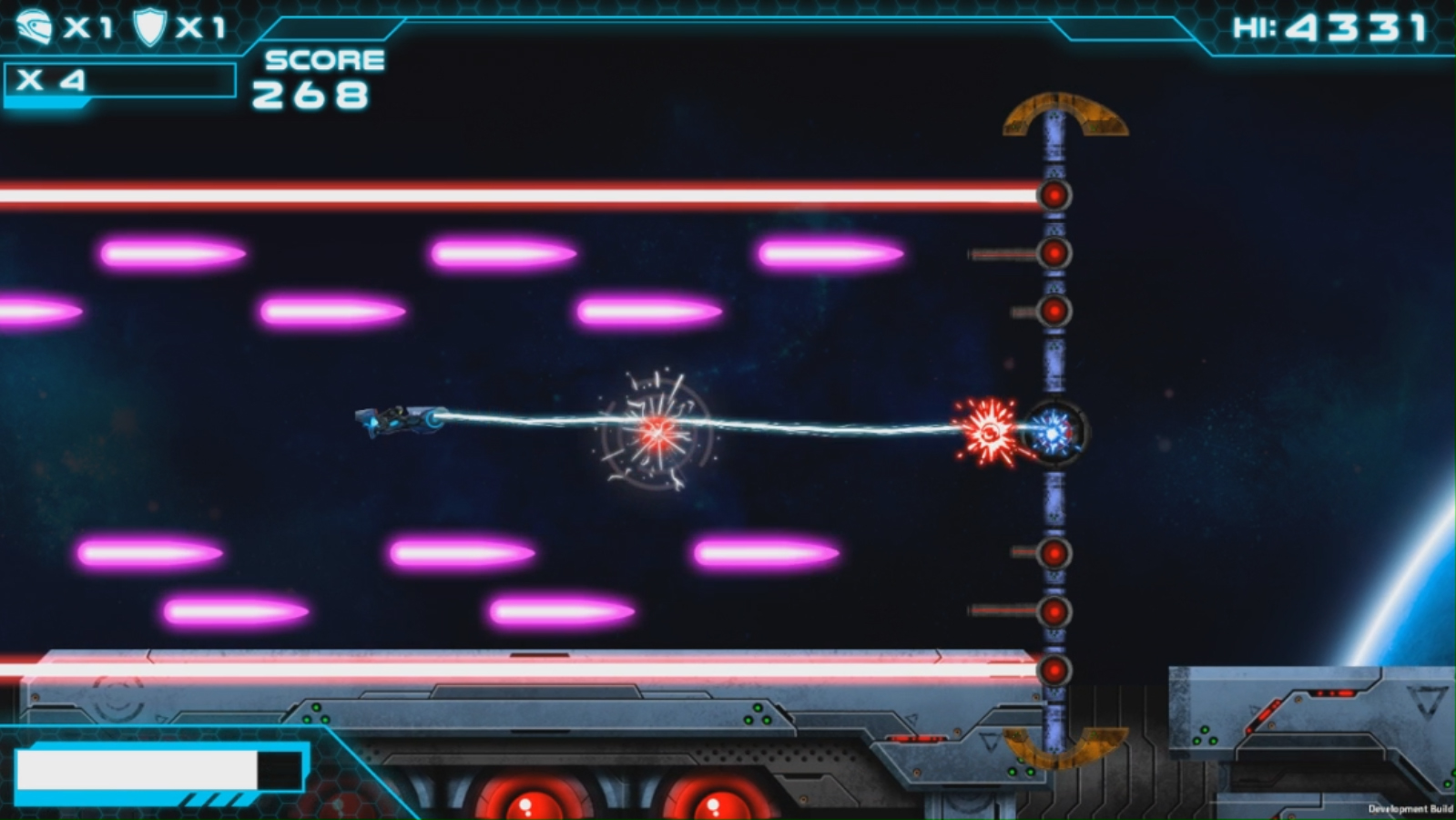Click the red explosion burst near the turret column

pos(990,430)
